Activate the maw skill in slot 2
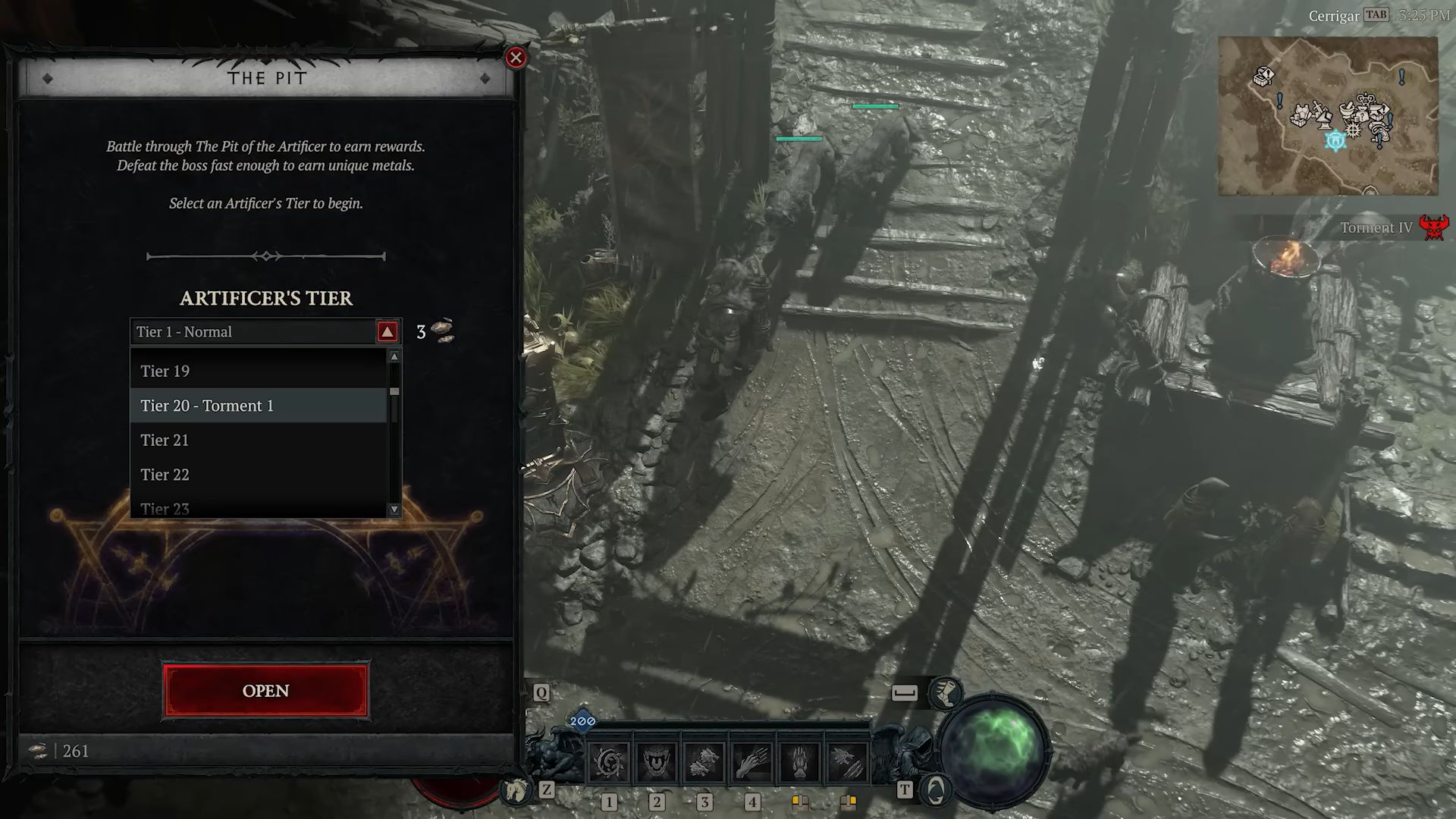This screenshot has width=1456, height=819. [x=655, y=761]
